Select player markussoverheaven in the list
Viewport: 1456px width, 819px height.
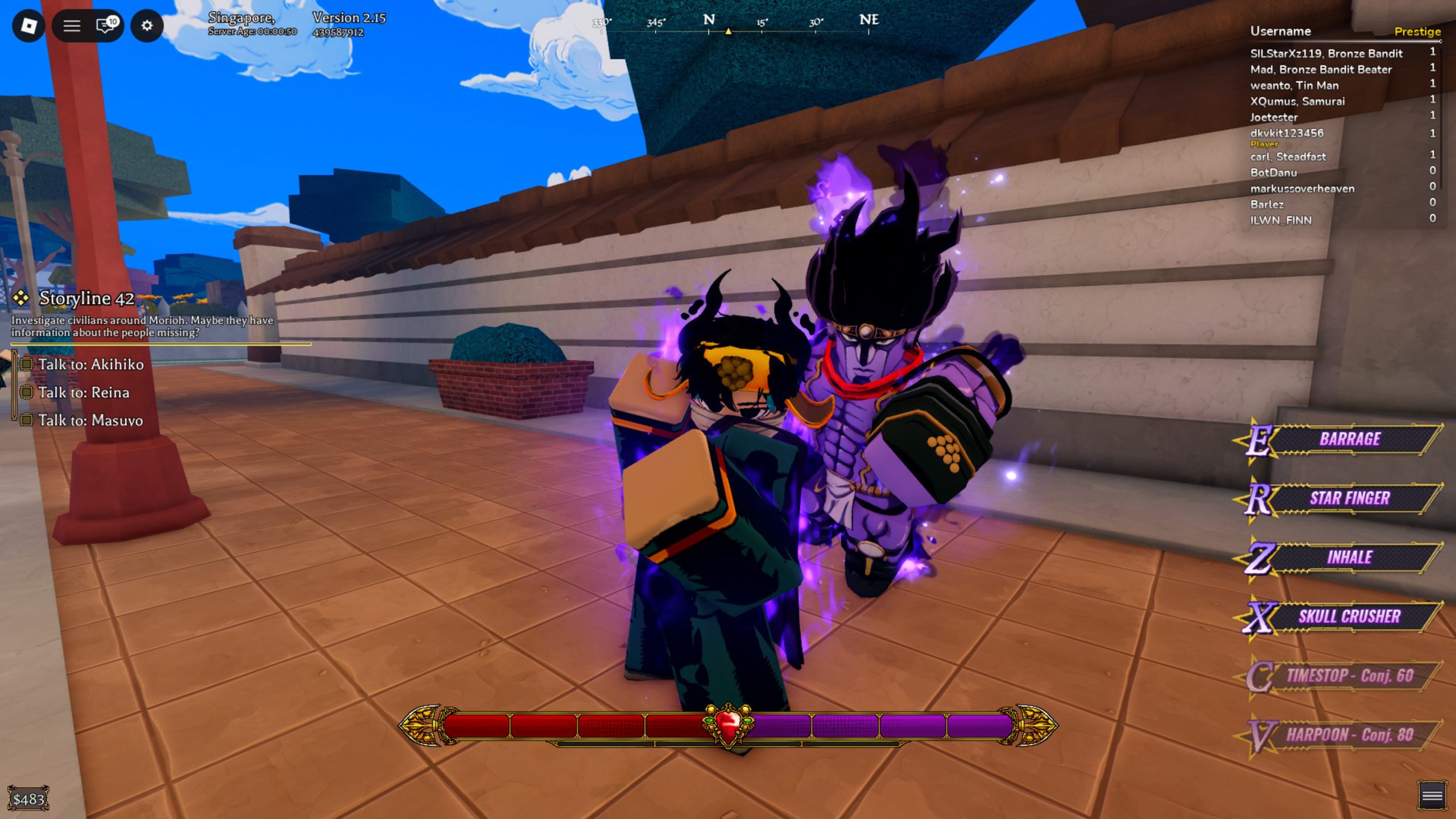(1302, 189)
